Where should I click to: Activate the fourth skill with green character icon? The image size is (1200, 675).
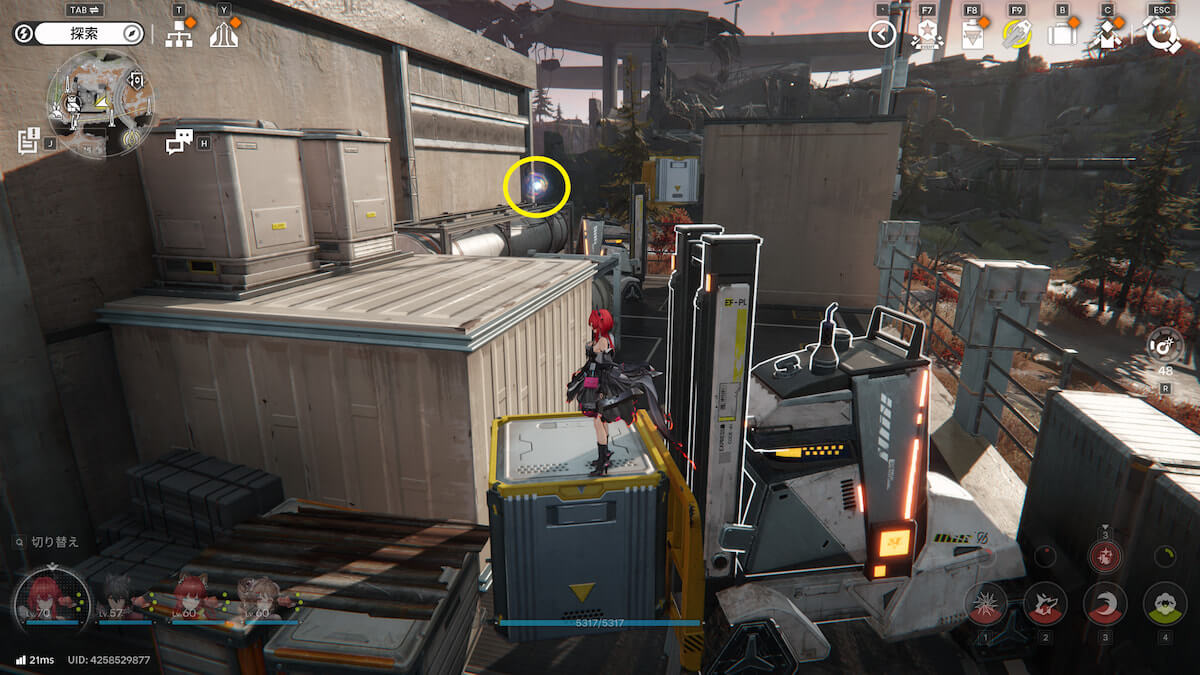click(1164, 603)
